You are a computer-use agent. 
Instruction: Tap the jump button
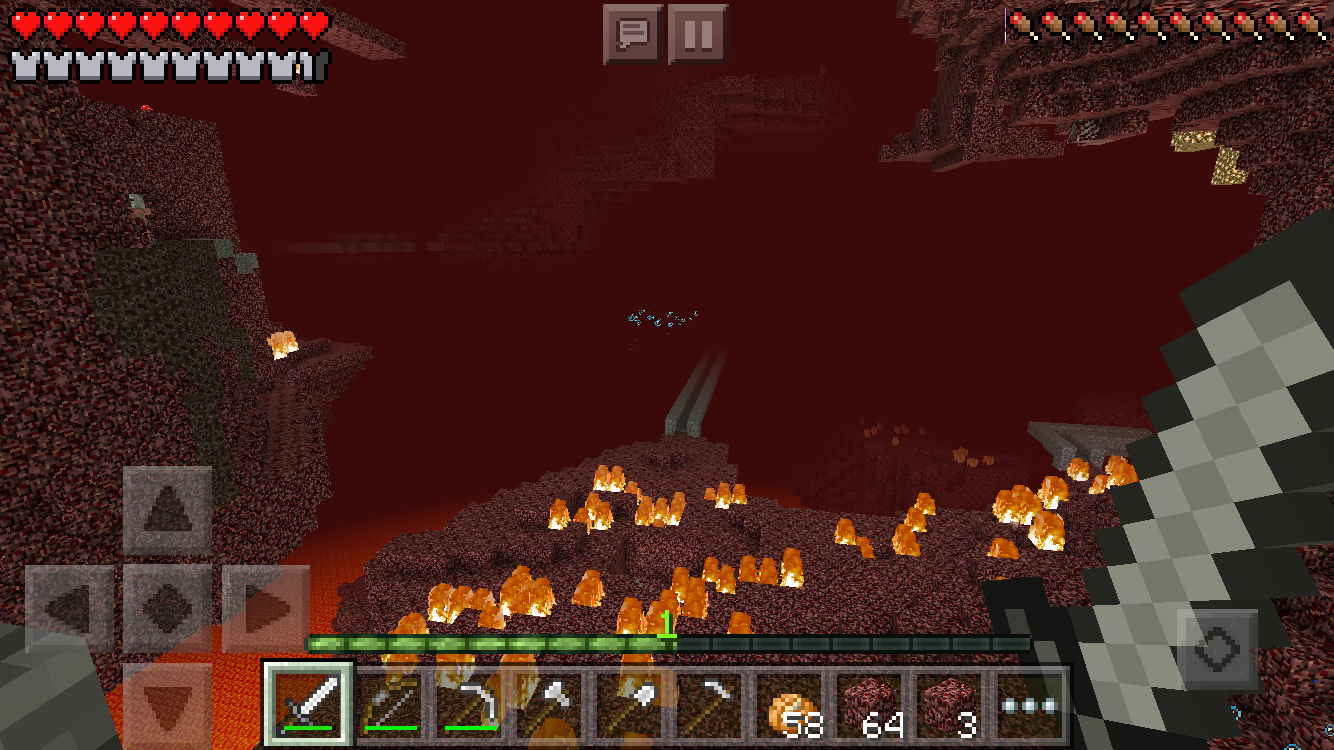pos(1217,650)
